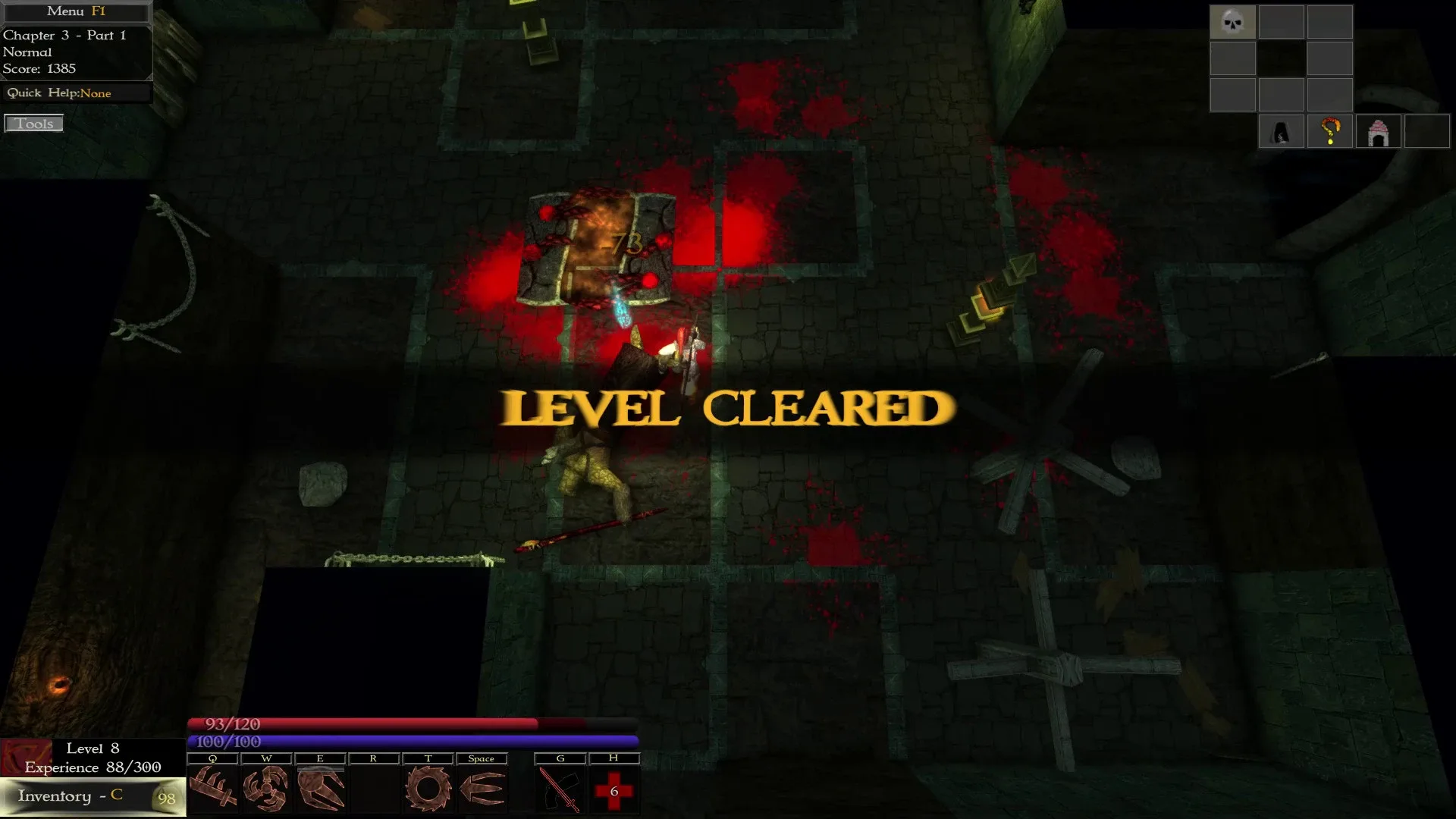1456x819 pixels.
Task: Select the sword skill on hotkey Q
Action: click(x=213, y=789)
